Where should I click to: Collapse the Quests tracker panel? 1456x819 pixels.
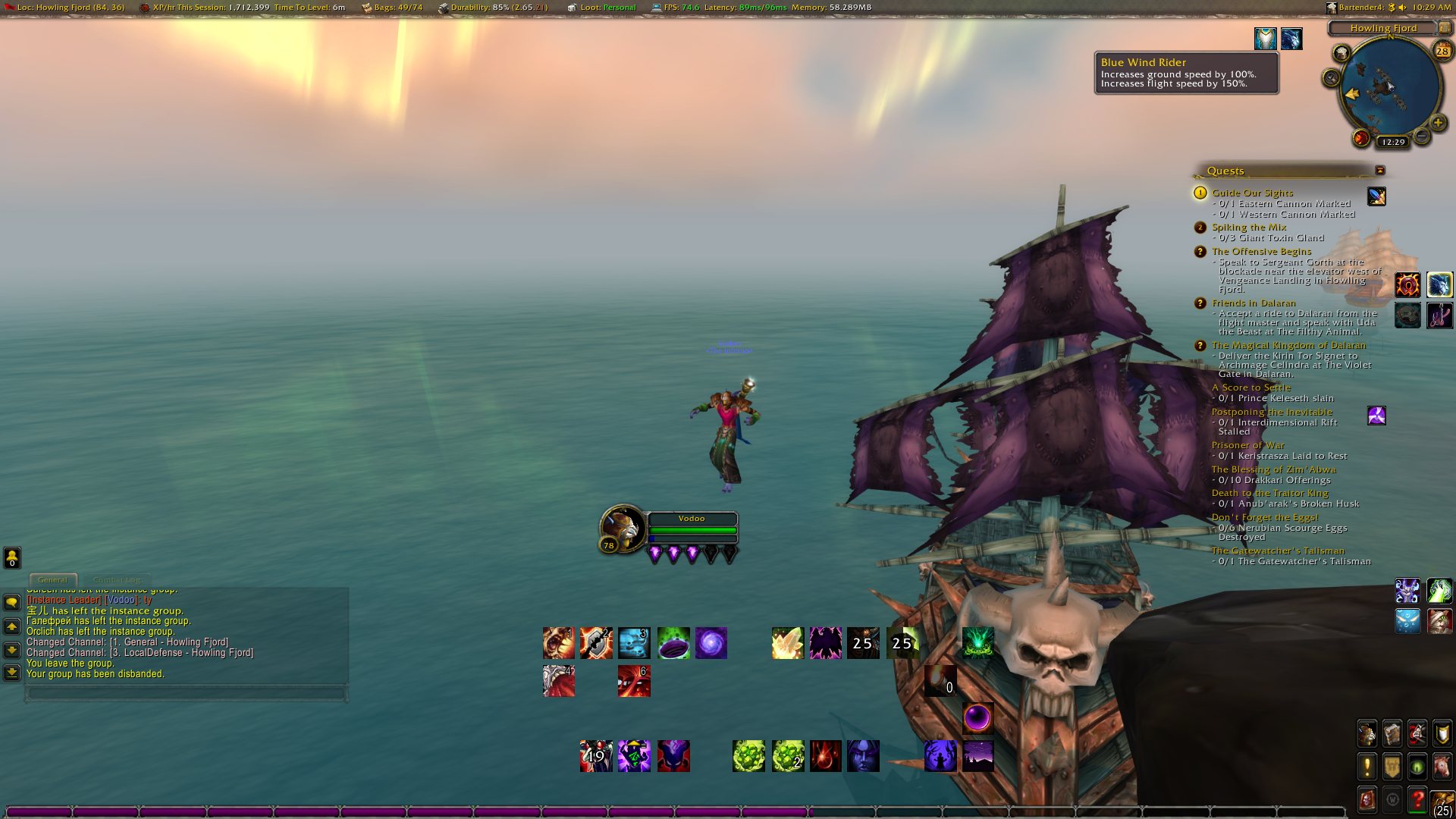pos(1380,171)
